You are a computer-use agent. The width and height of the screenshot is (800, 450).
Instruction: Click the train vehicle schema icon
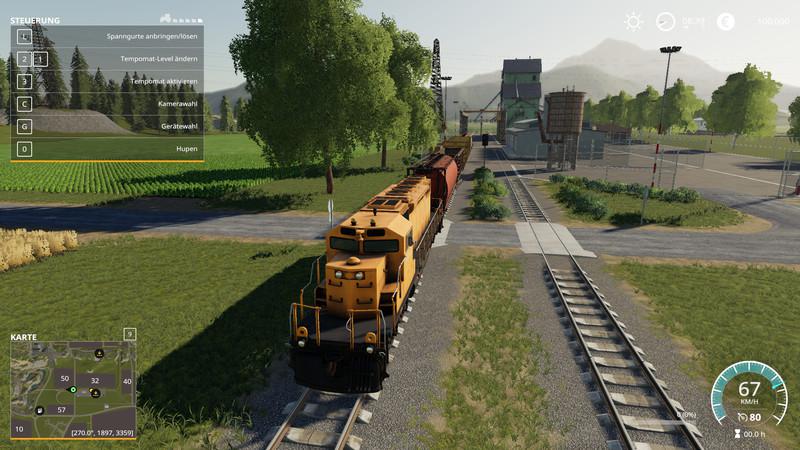(x=180, y=18)
